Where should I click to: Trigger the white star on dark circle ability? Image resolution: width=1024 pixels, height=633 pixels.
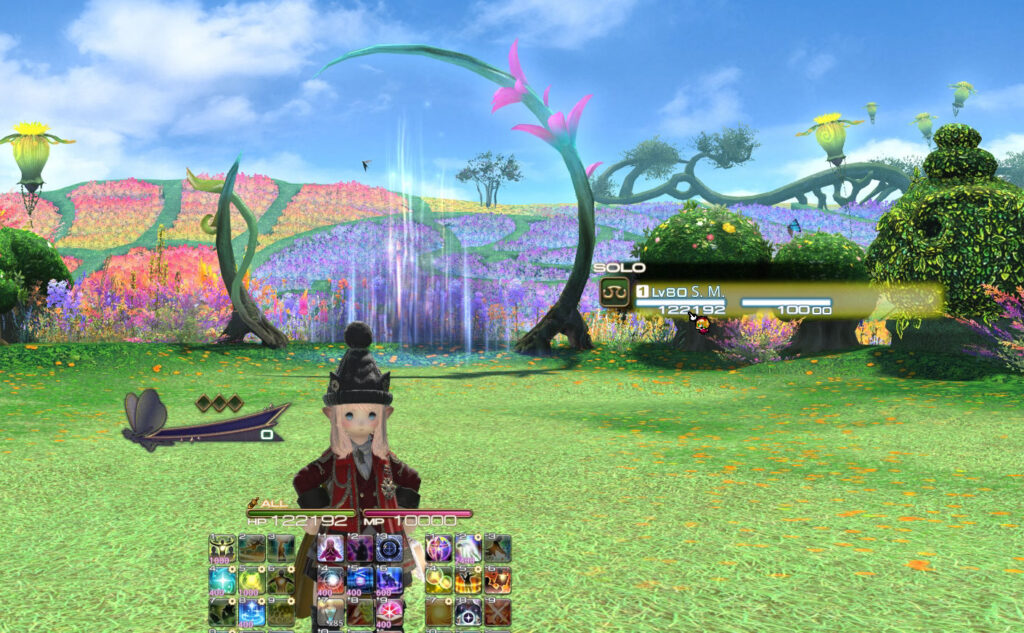point(468,611)
